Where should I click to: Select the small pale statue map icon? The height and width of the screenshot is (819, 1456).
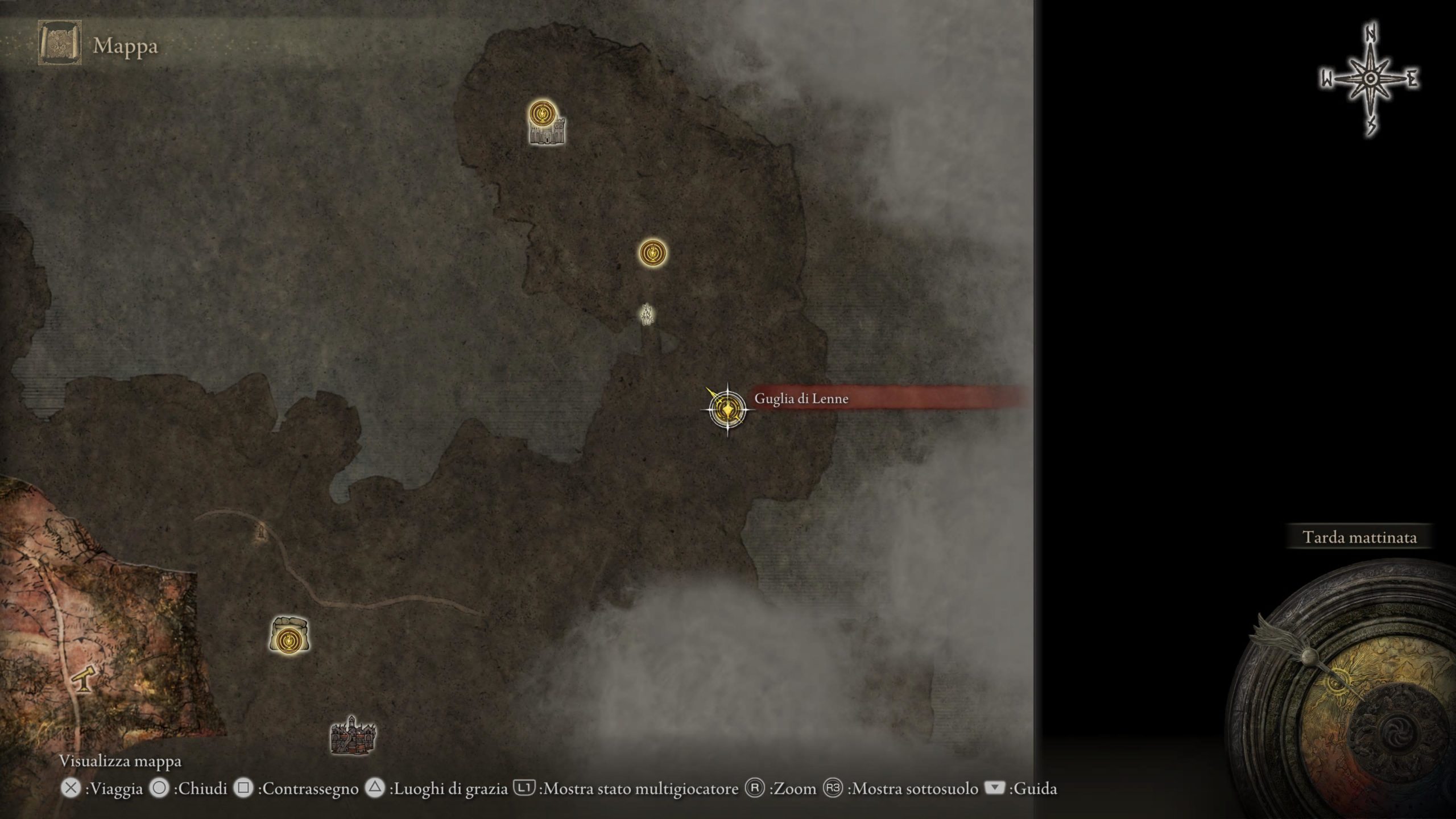[647, 314]
